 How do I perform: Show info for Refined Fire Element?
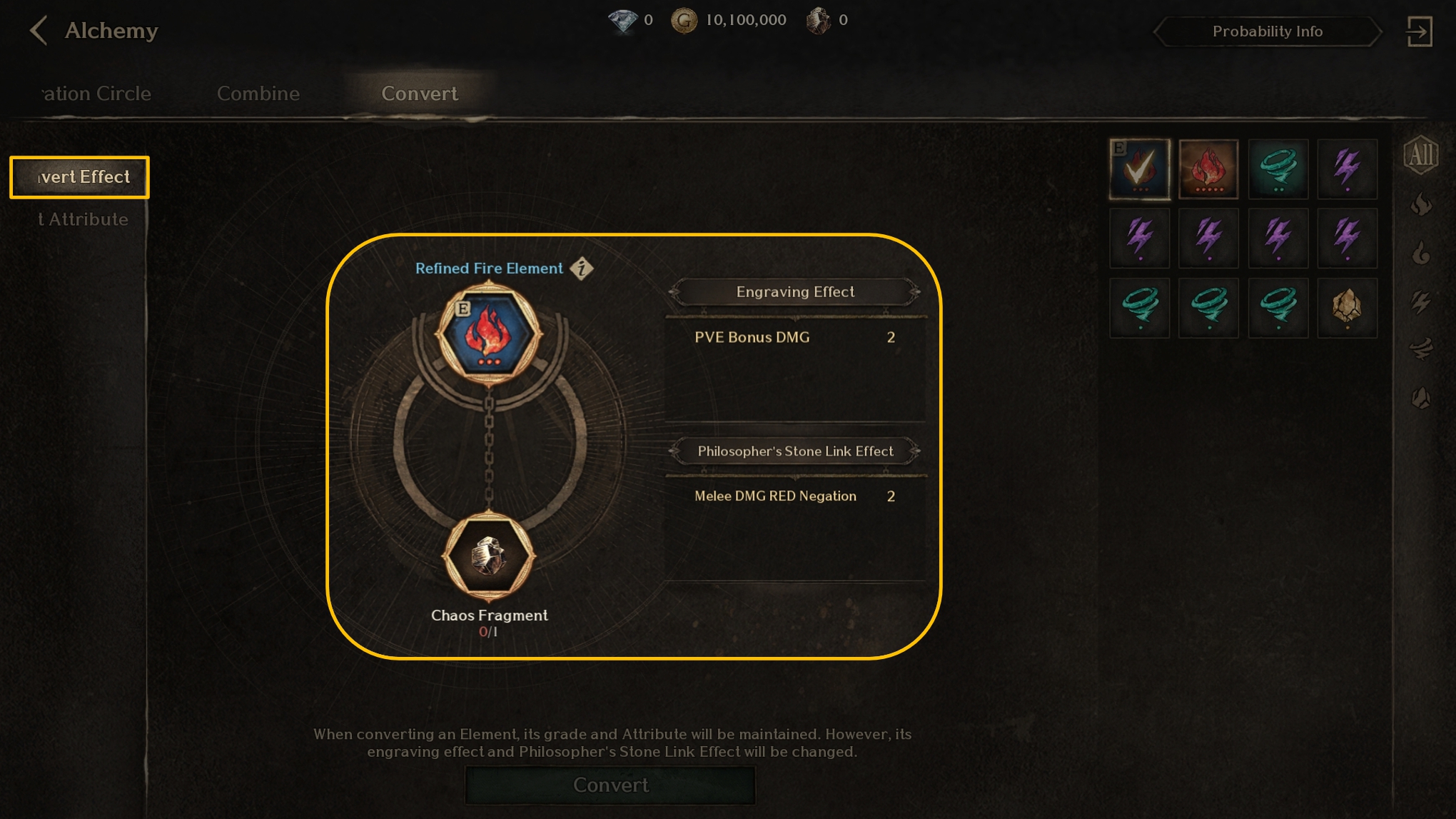[x=582, y=268]
